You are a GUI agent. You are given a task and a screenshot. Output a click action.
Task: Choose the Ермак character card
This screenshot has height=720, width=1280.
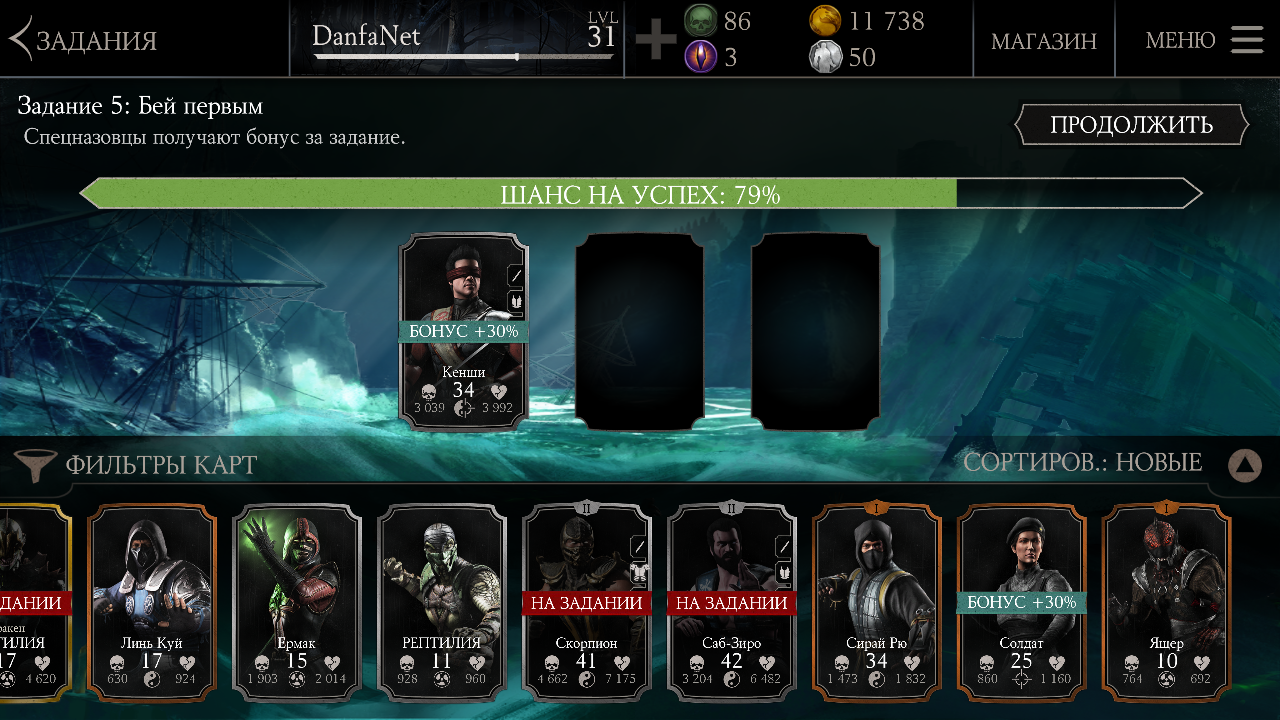[x=297, y=603]
